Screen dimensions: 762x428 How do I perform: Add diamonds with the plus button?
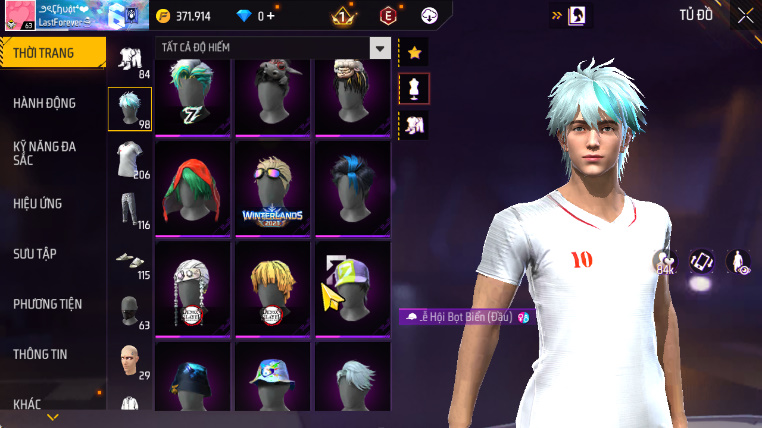270,16
